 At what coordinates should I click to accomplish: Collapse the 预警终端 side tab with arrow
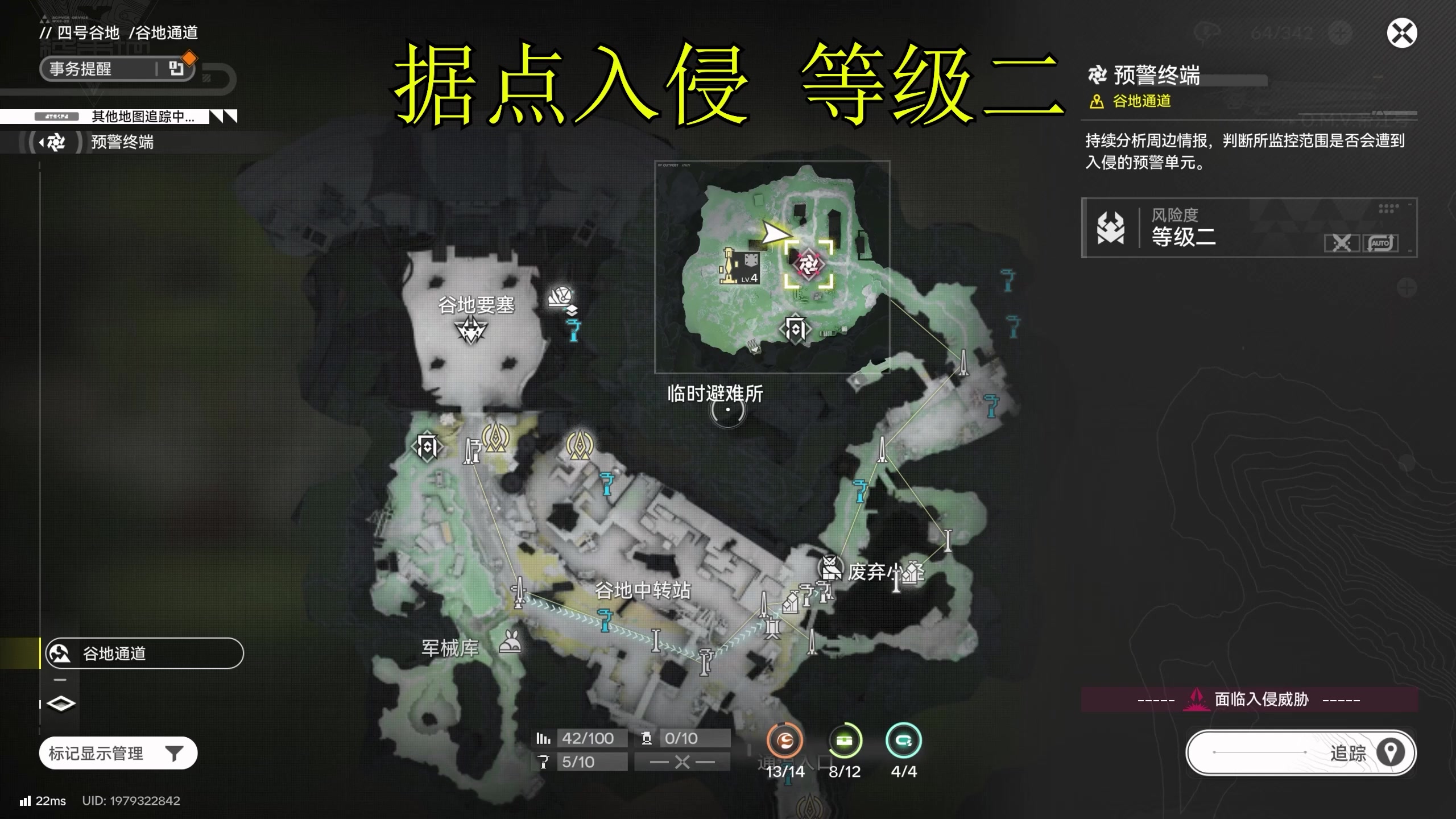(43, 142)
